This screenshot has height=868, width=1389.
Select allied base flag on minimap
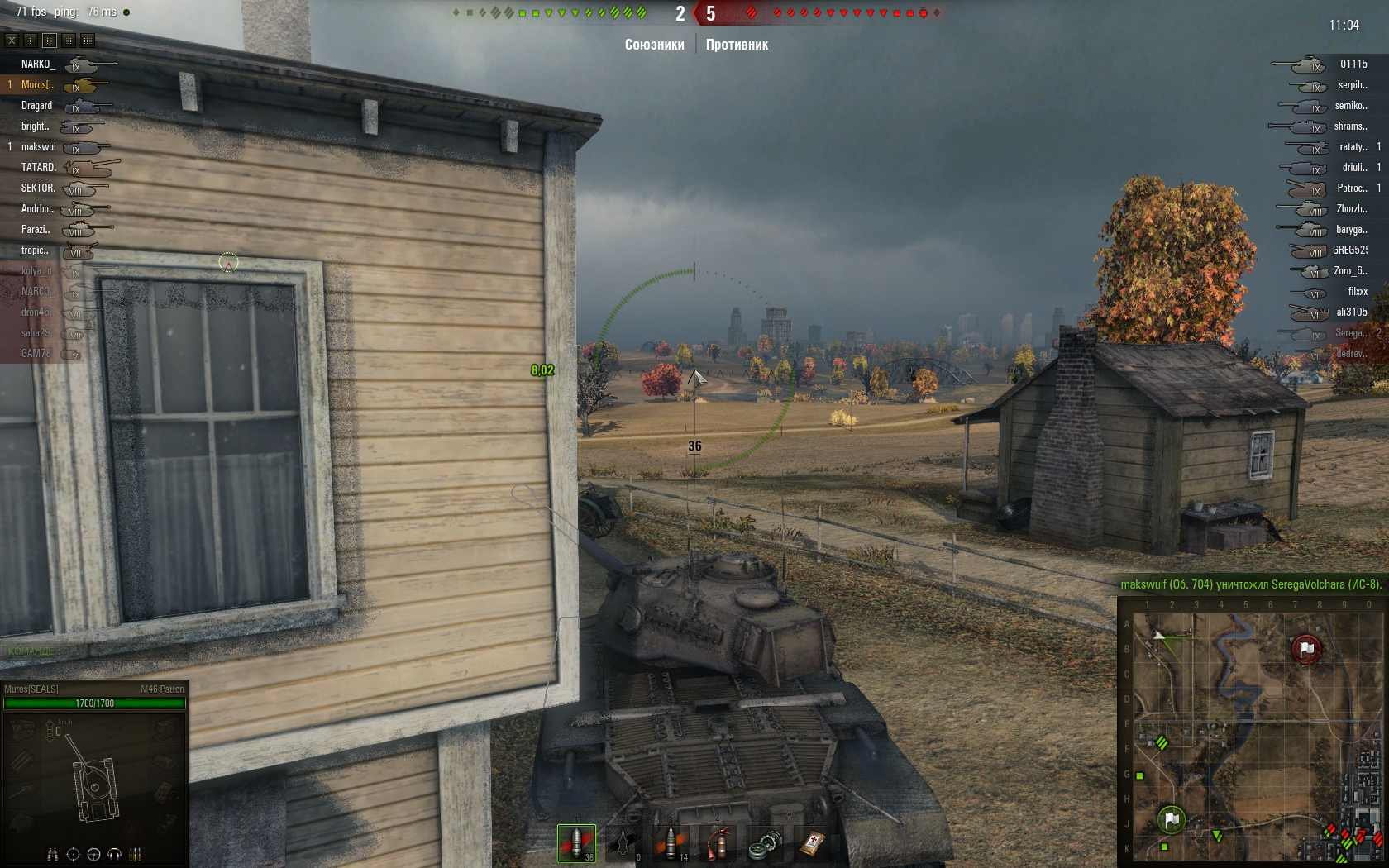(x=1172, y=819)
